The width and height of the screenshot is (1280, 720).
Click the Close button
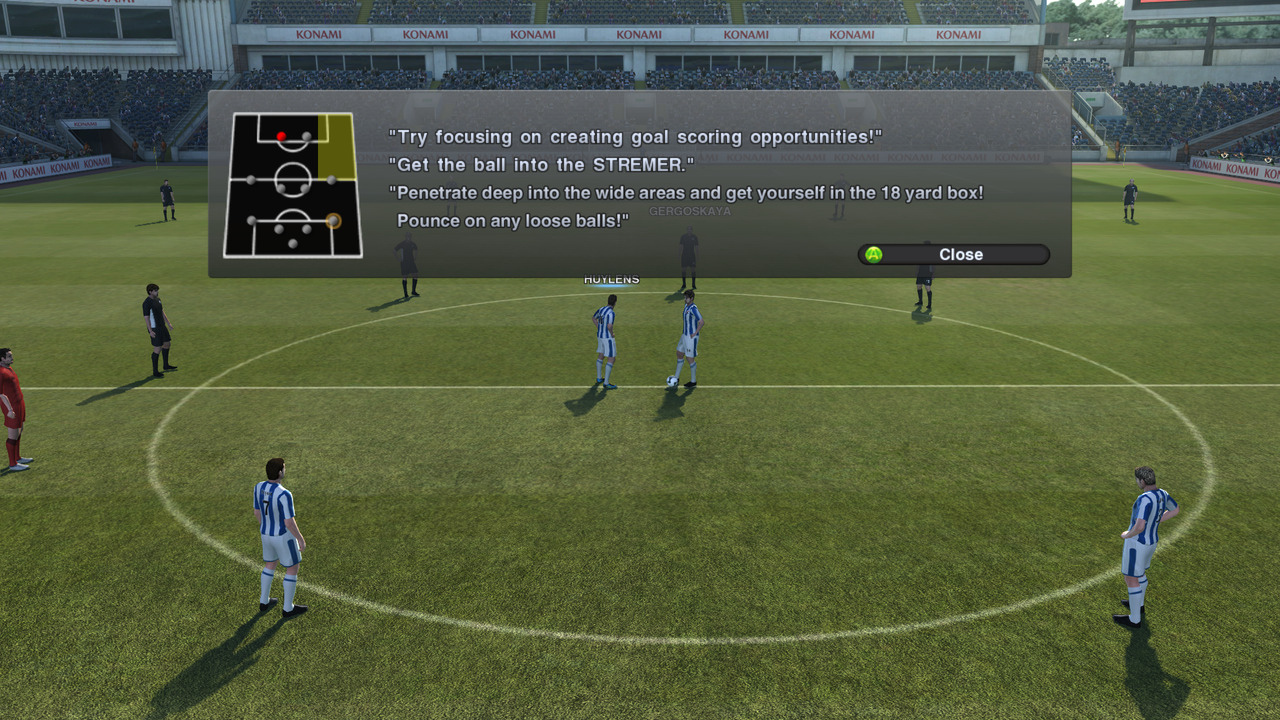coord(952,254)
